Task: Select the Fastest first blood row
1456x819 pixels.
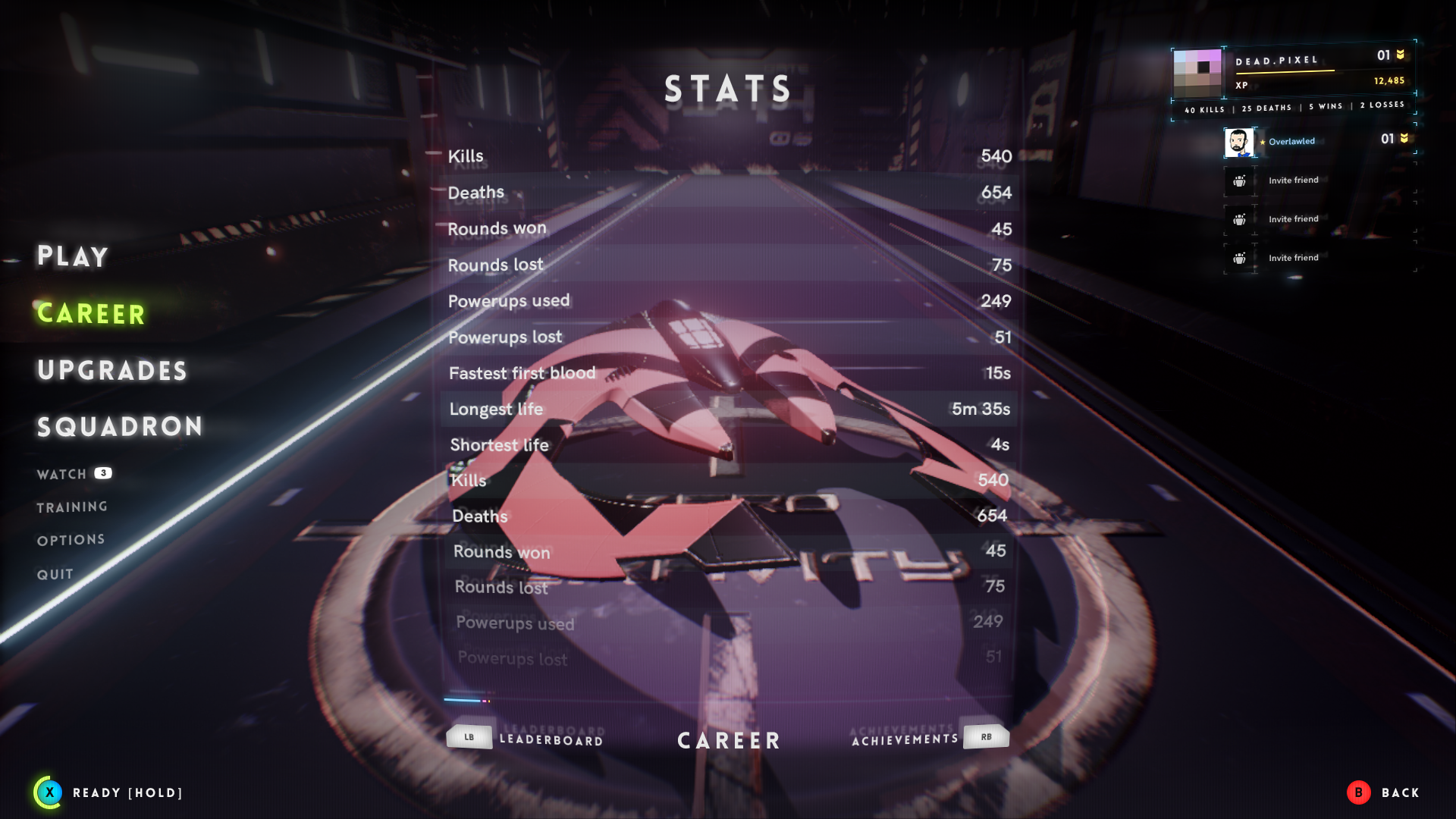Action: [728, 373]
